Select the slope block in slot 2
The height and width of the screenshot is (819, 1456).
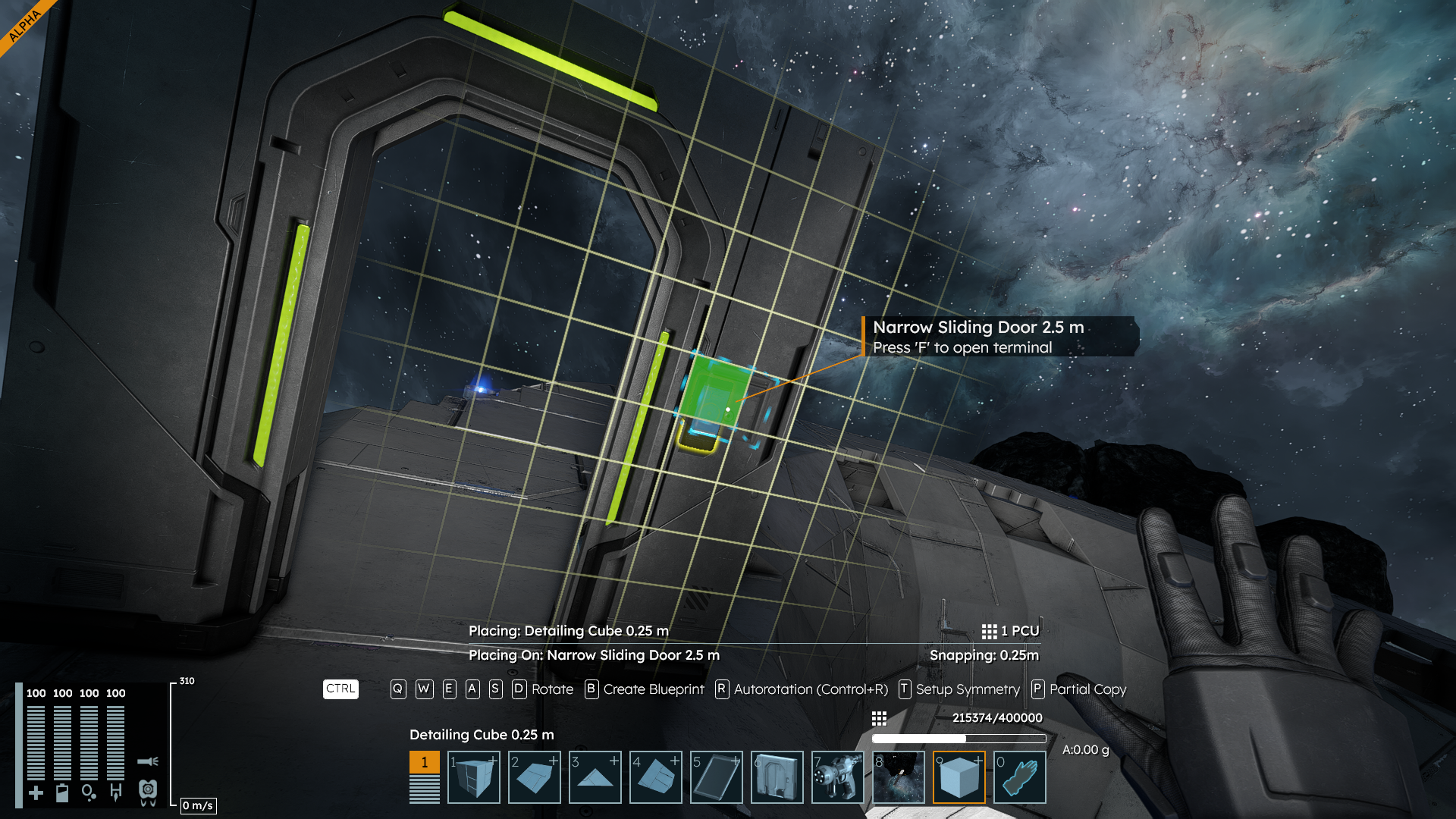[x=535, y=777]
